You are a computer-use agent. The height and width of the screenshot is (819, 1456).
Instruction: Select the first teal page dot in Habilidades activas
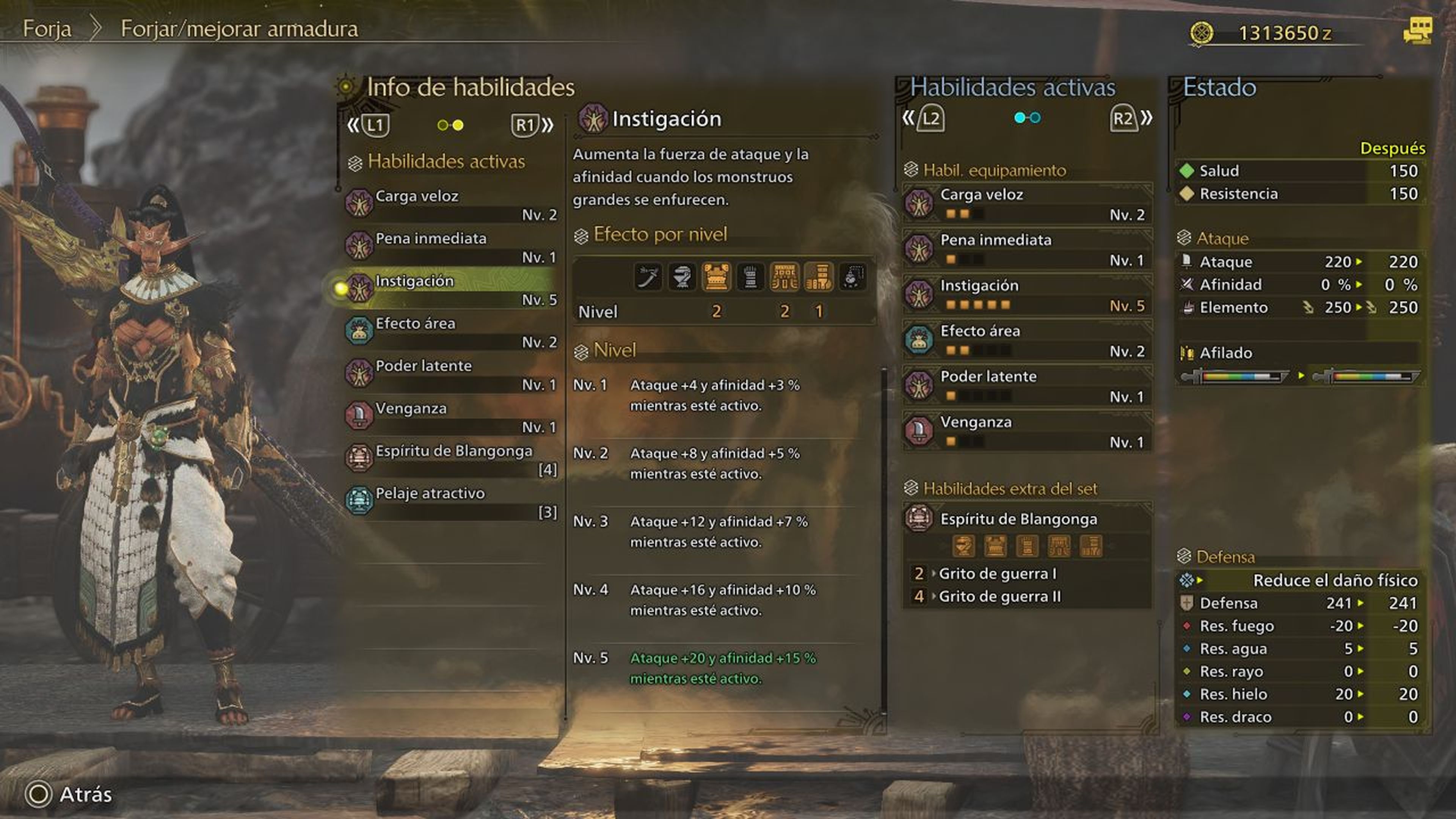(x=1020, y=118)
